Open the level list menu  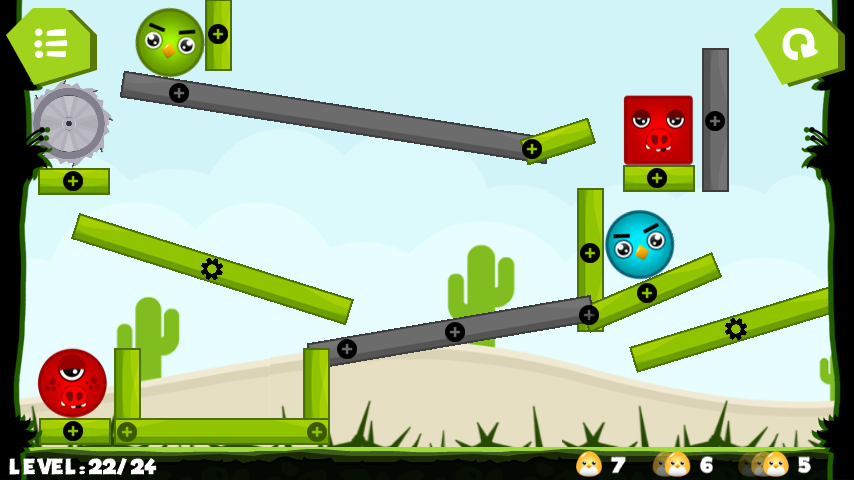[50, 43]
